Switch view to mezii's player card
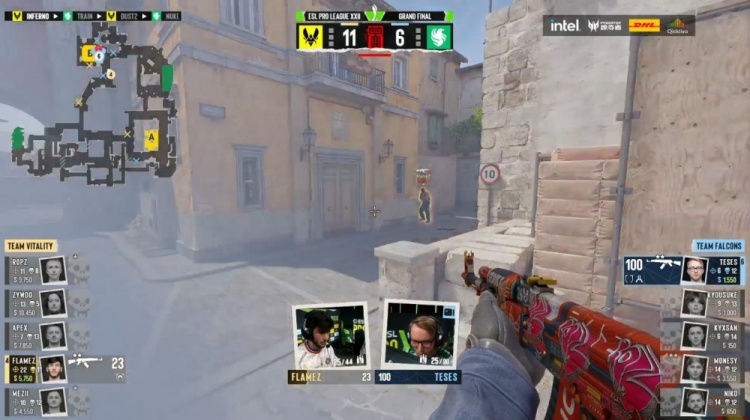 point(36,402)
